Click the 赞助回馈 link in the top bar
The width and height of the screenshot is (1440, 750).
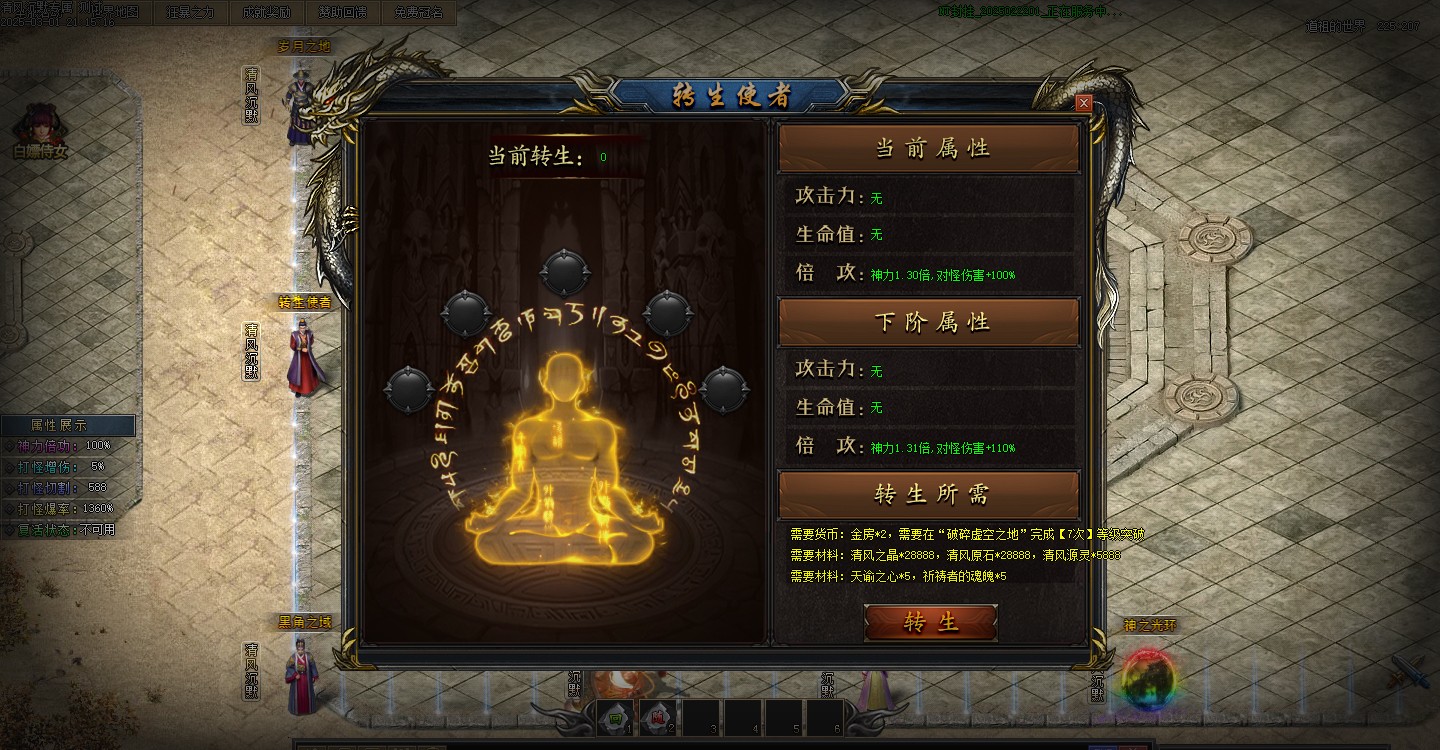[342, 15]
